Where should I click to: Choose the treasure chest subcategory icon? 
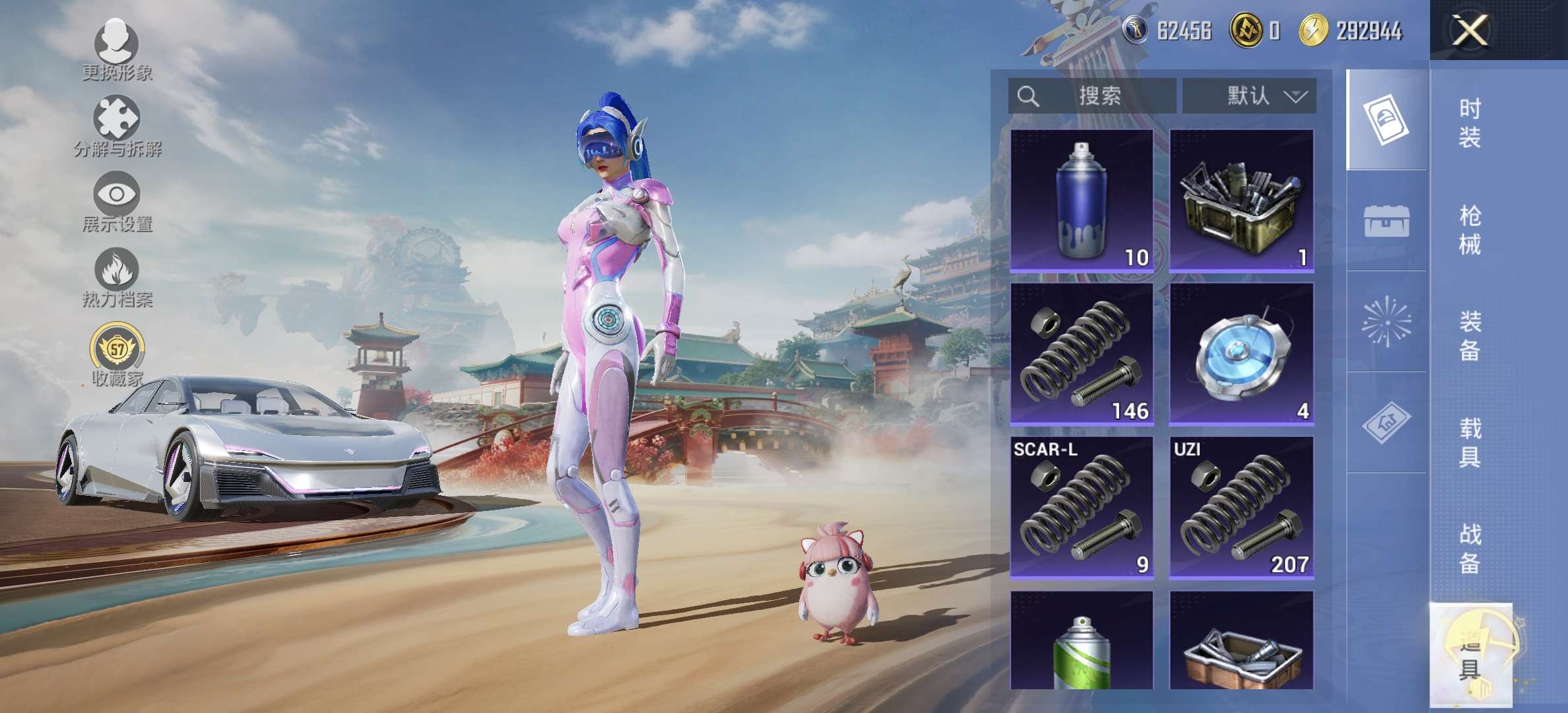(1387, 221)
